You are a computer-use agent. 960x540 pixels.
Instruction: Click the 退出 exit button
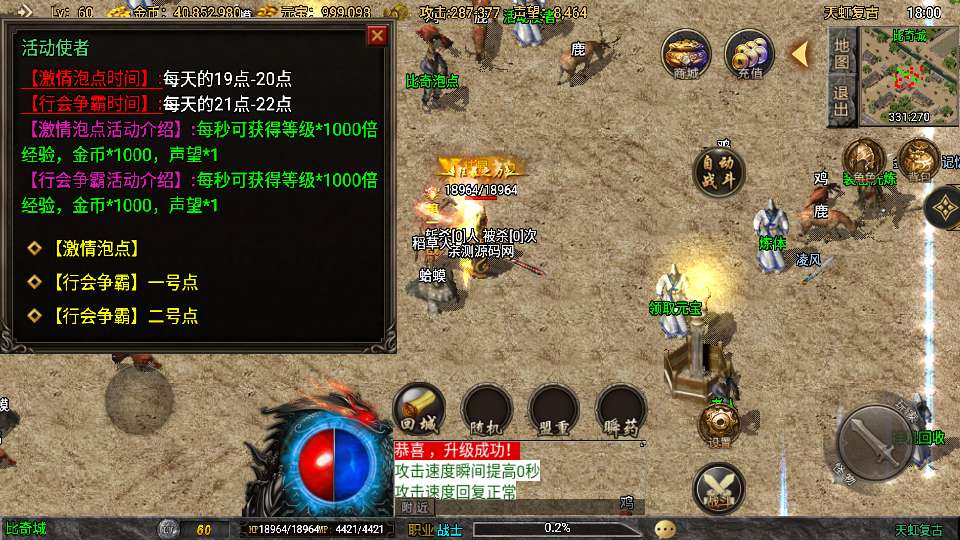842,102
